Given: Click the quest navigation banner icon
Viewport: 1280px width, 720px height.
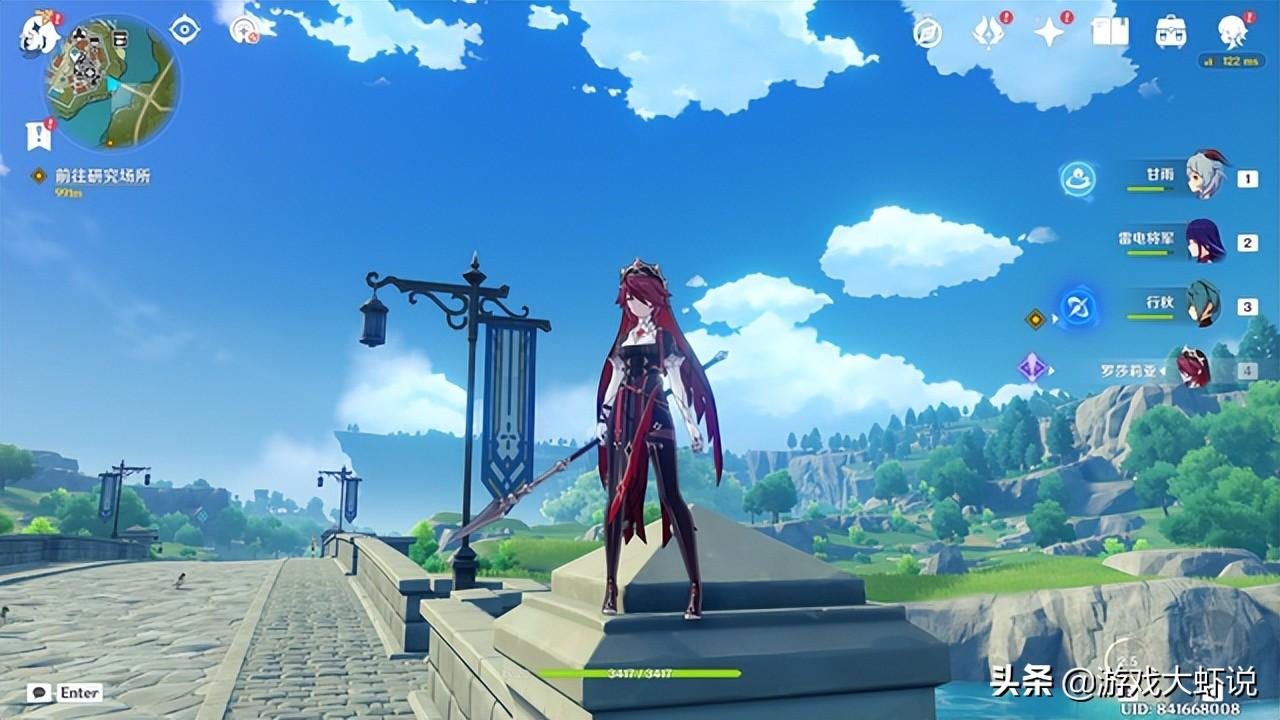Looking at the screenshot, I should (x=39, y=135).
